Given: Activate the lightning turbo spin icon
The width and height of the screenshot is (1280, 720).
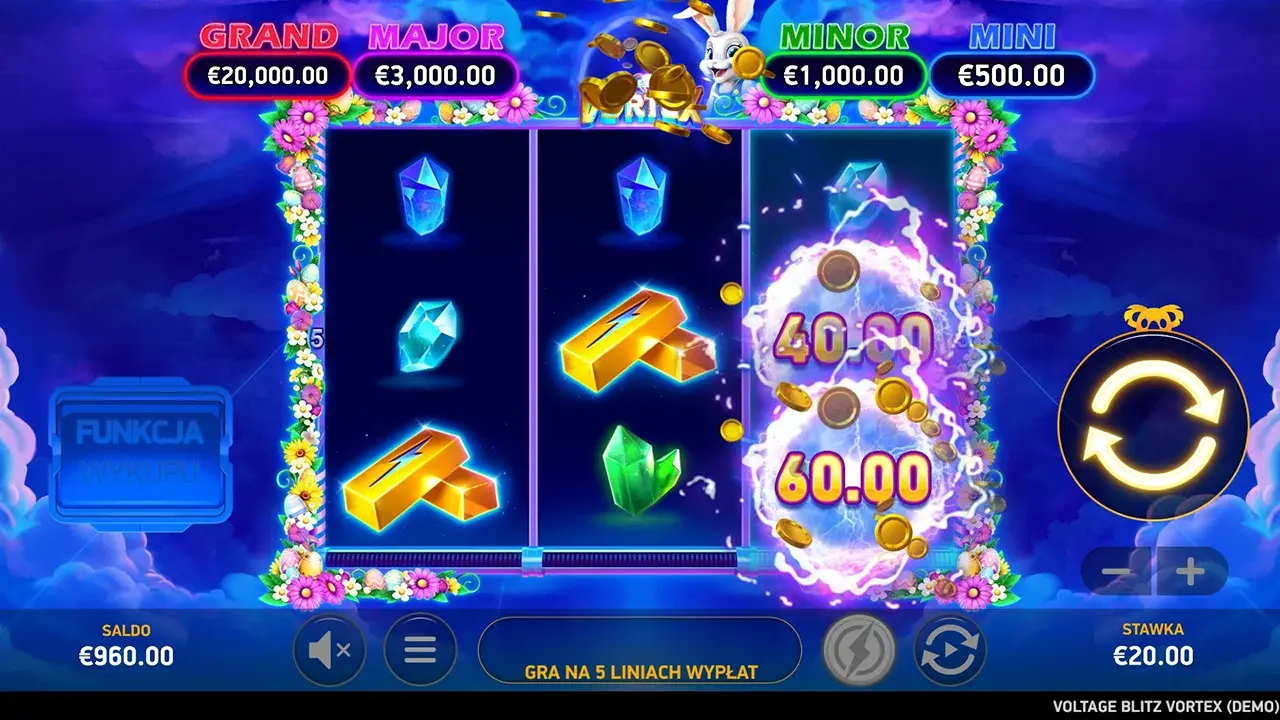Looking at the screenshot, I should pos(858,652).
